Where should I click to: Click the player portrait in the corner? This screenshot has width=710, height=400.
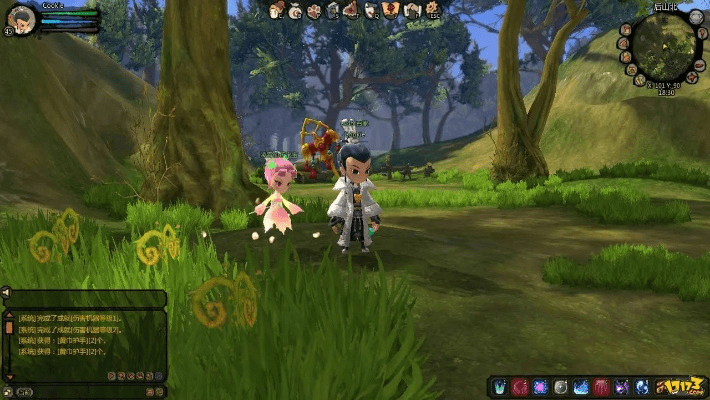click(20, 19)
